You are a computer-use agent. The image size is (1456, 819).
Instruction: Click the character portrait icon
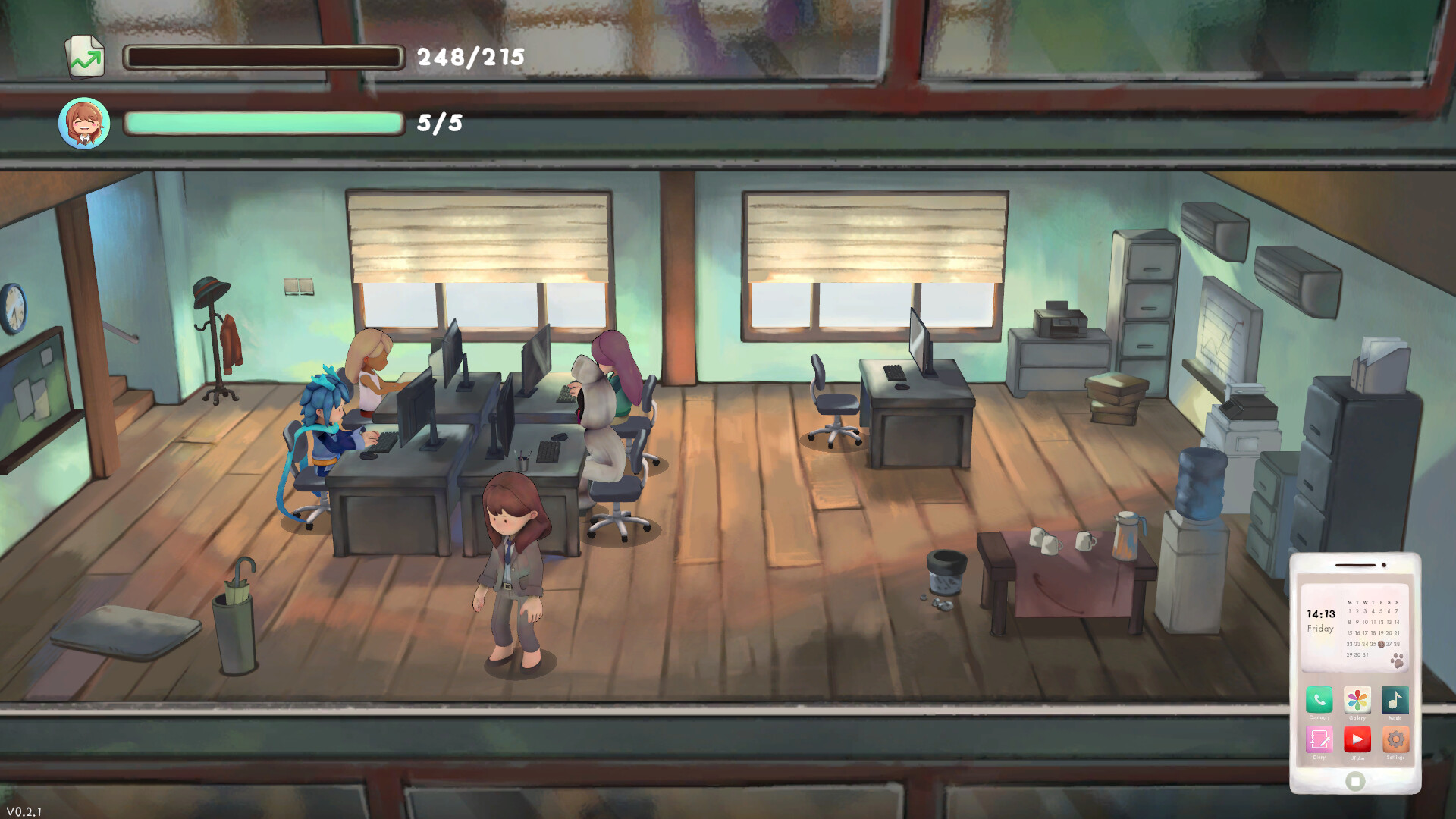click(84, 123)
